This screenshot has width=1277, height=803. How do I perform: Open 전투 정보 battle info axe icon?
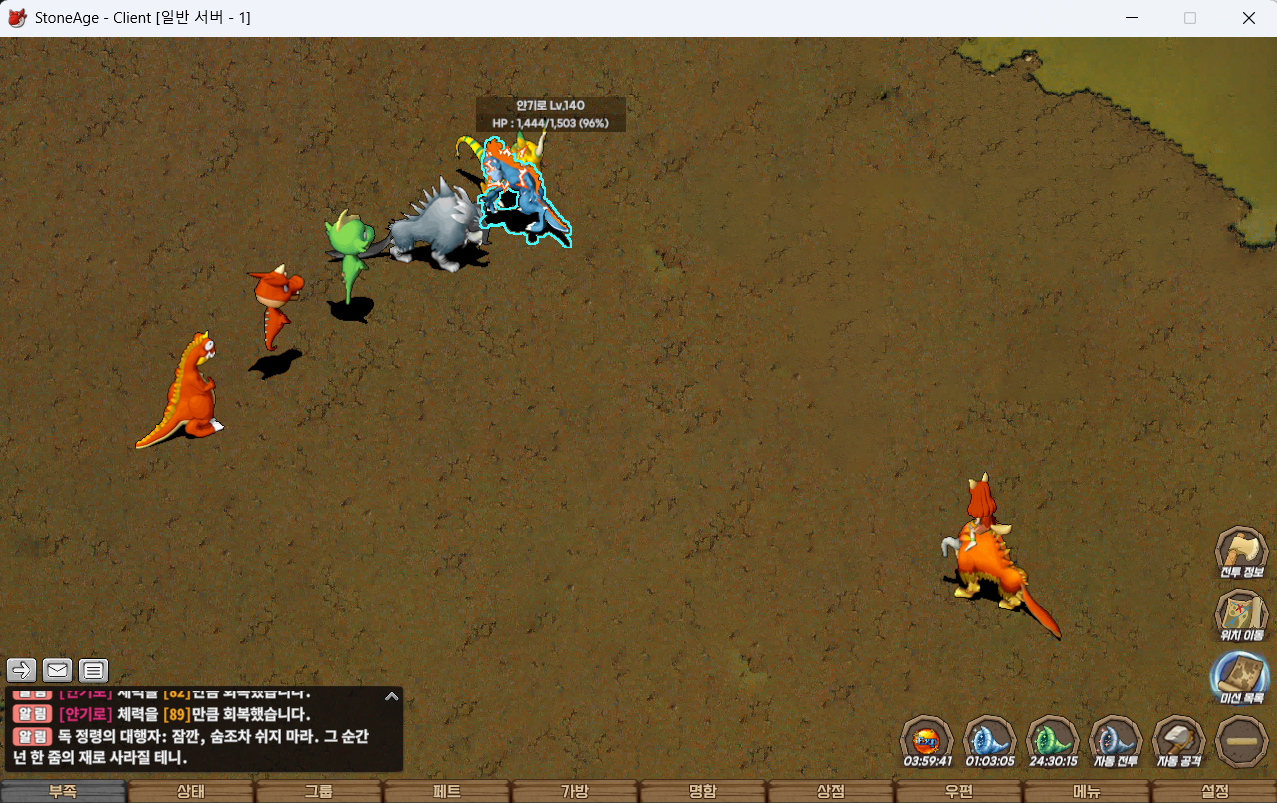point(1241,551)
